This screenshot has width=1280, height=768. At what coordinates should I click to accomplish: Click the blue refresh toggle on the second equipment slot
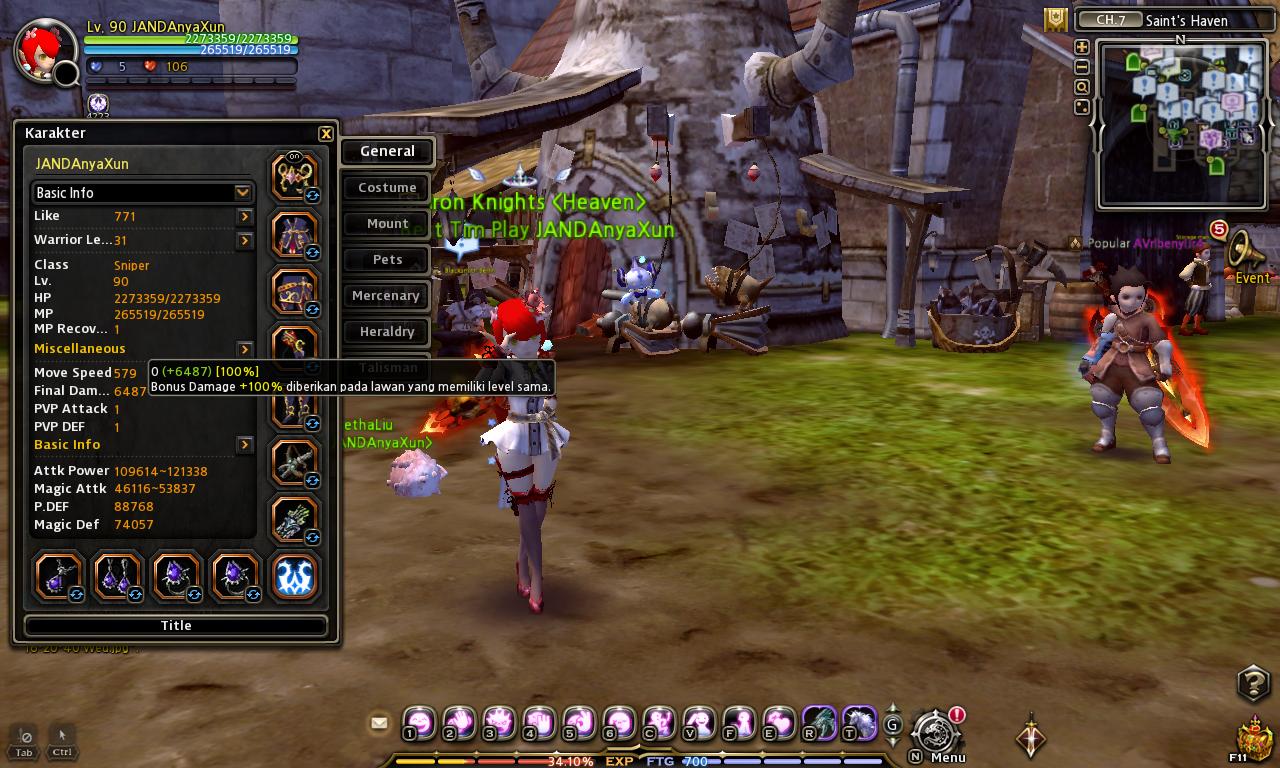(x=312, y=251)
